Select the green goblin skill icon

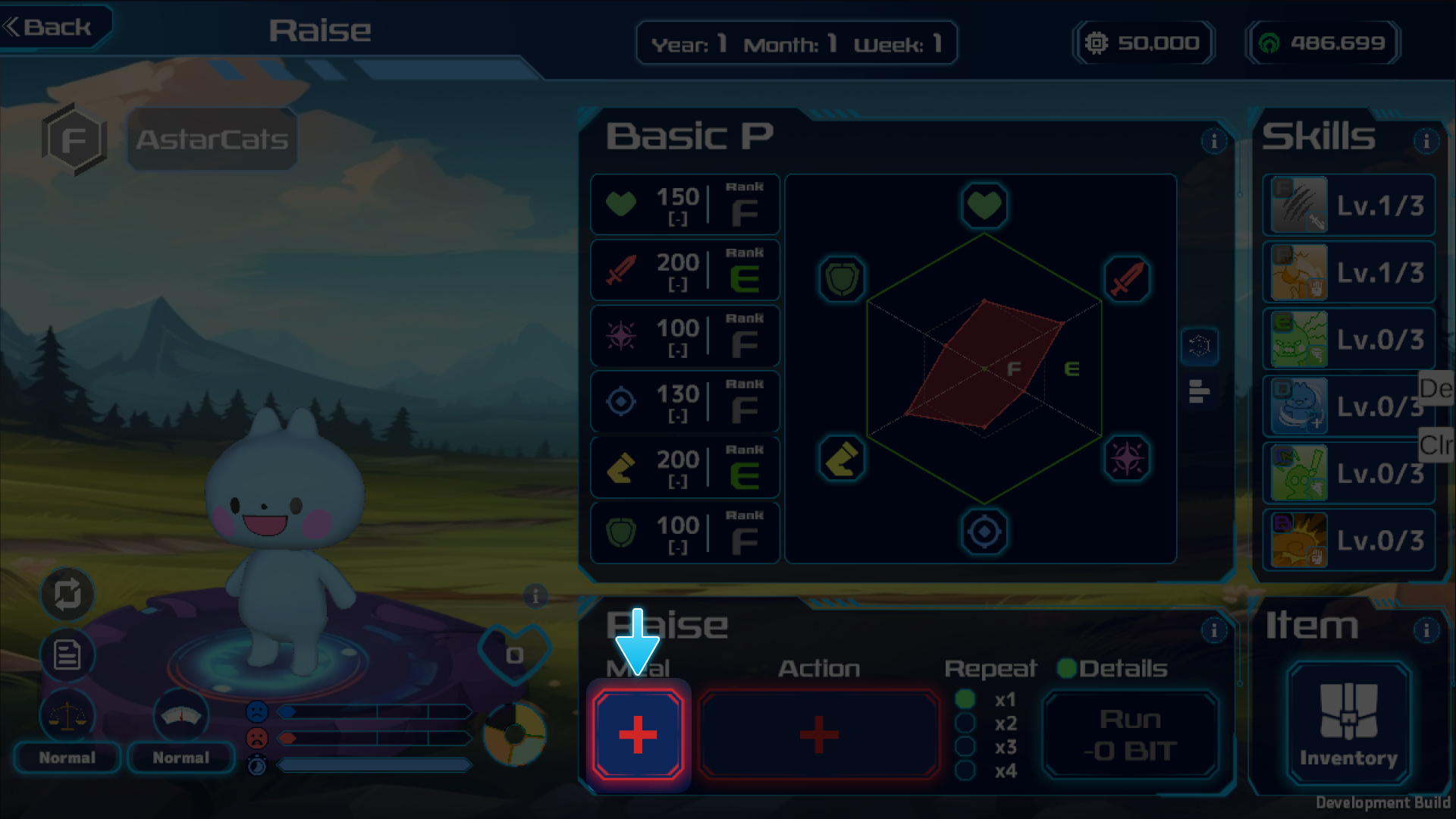click(1300, 339)
